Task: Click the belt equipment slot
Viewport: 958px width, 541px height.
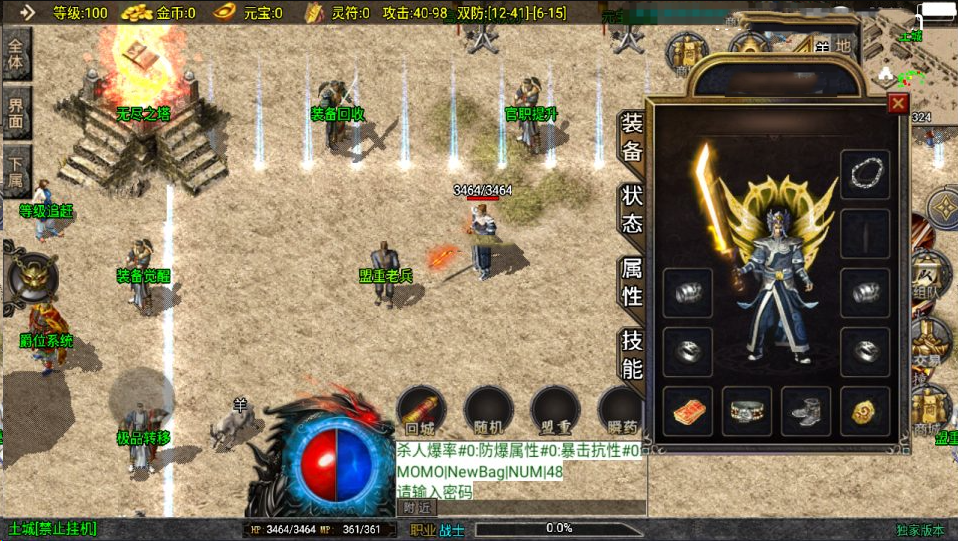Action: point(746,411)
